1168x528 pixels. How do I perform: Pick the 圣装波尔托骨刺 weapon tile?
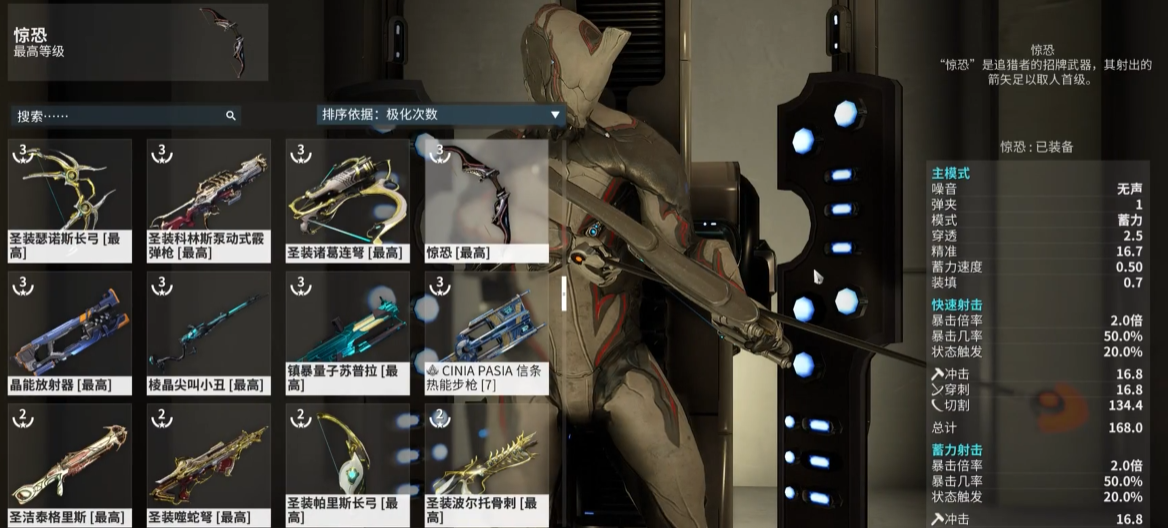click(x=487, y=464)
